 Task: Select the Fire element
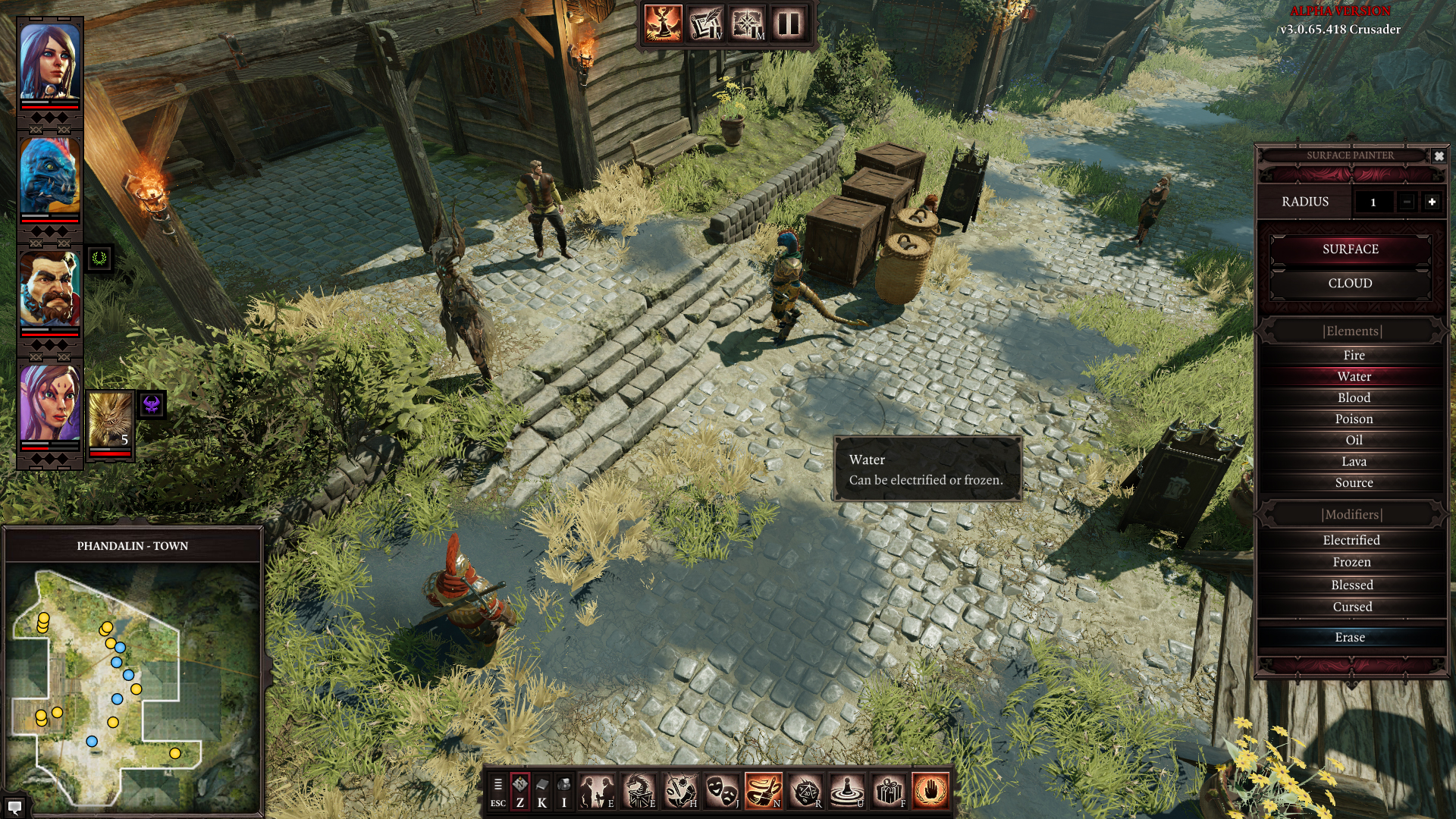pyautogui.click(x=1354, y=355)
